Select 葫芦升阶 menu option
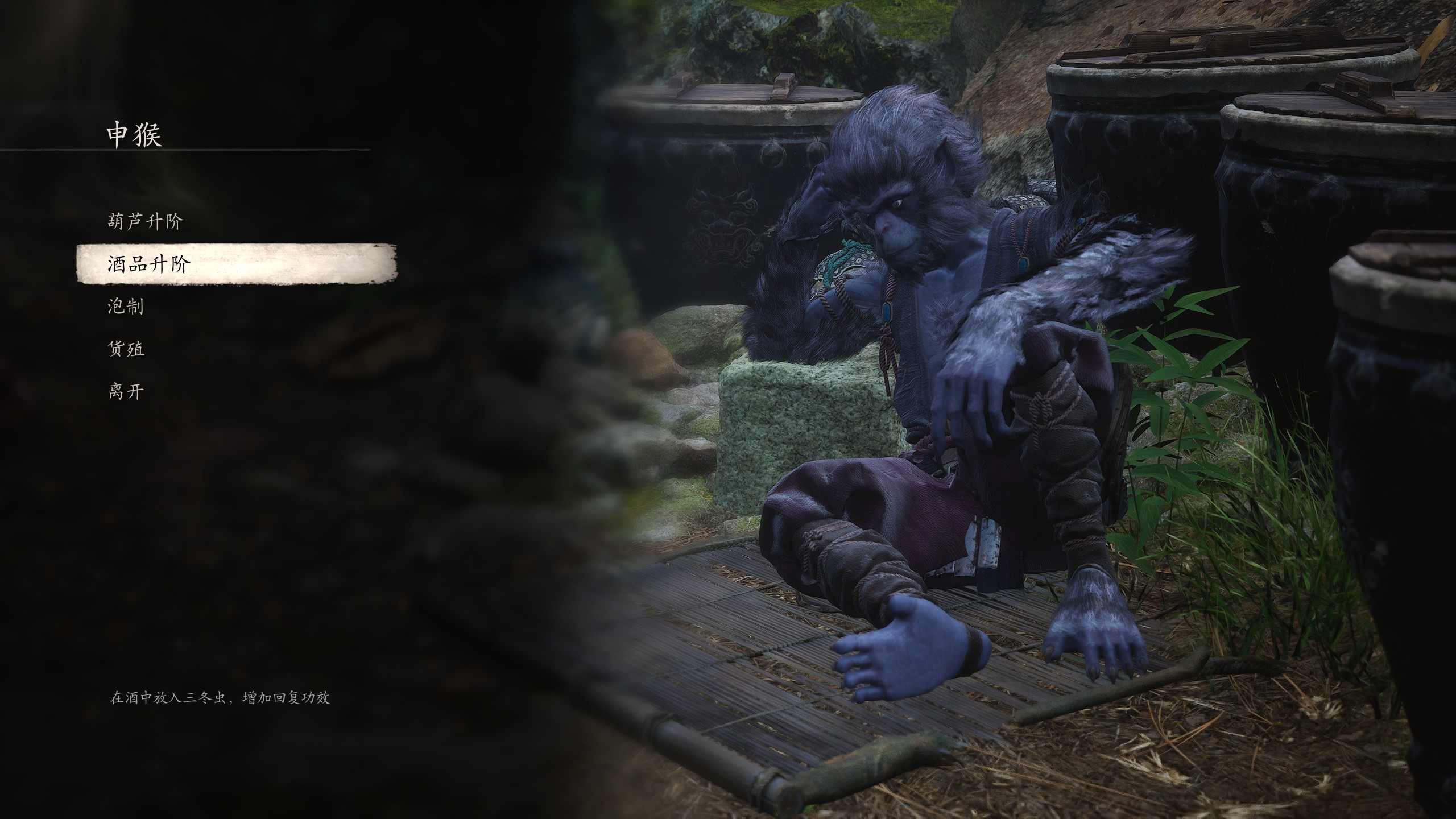 (145, 221)
